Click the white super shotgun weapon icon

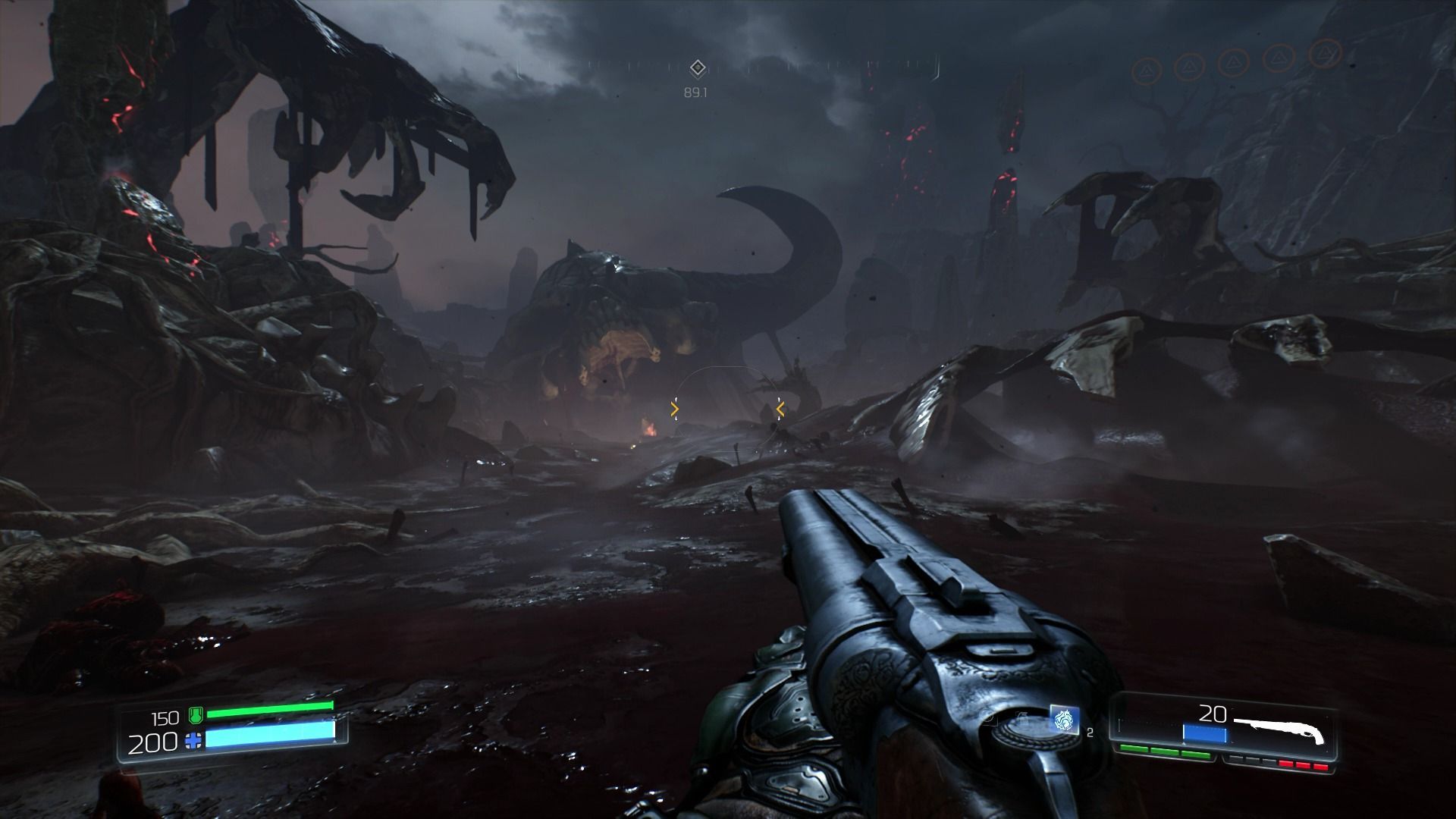[1281, 730]
